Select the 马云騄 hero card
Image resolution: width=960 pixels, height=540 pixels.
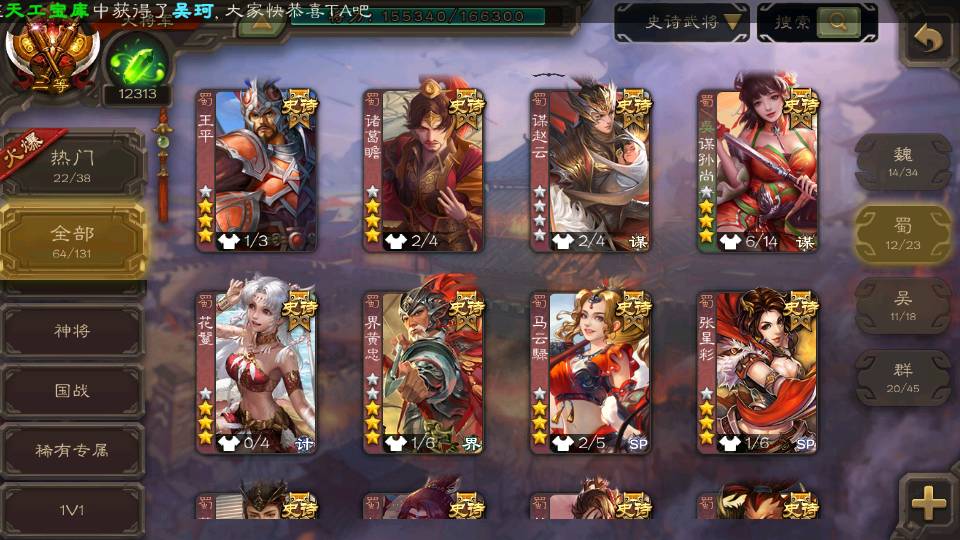pos(591,372)
